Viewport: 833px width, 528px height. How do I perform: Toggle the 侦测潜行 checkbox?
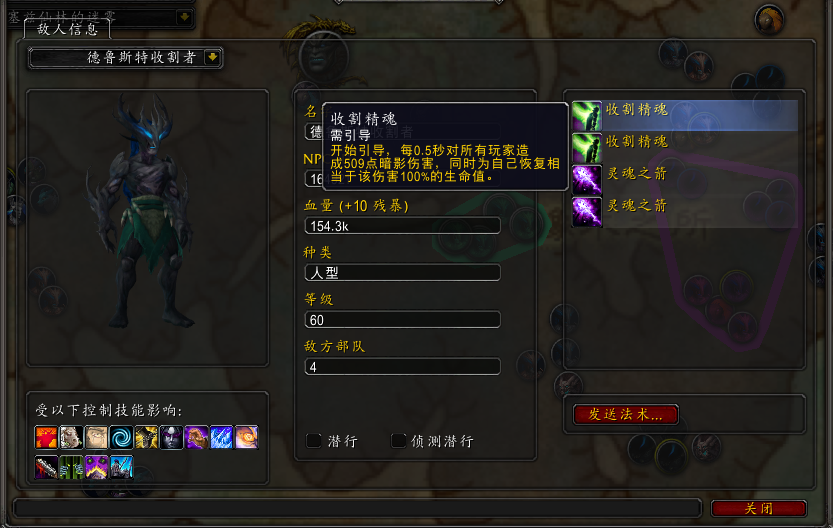pyautogui.click(x=399, y=441)
